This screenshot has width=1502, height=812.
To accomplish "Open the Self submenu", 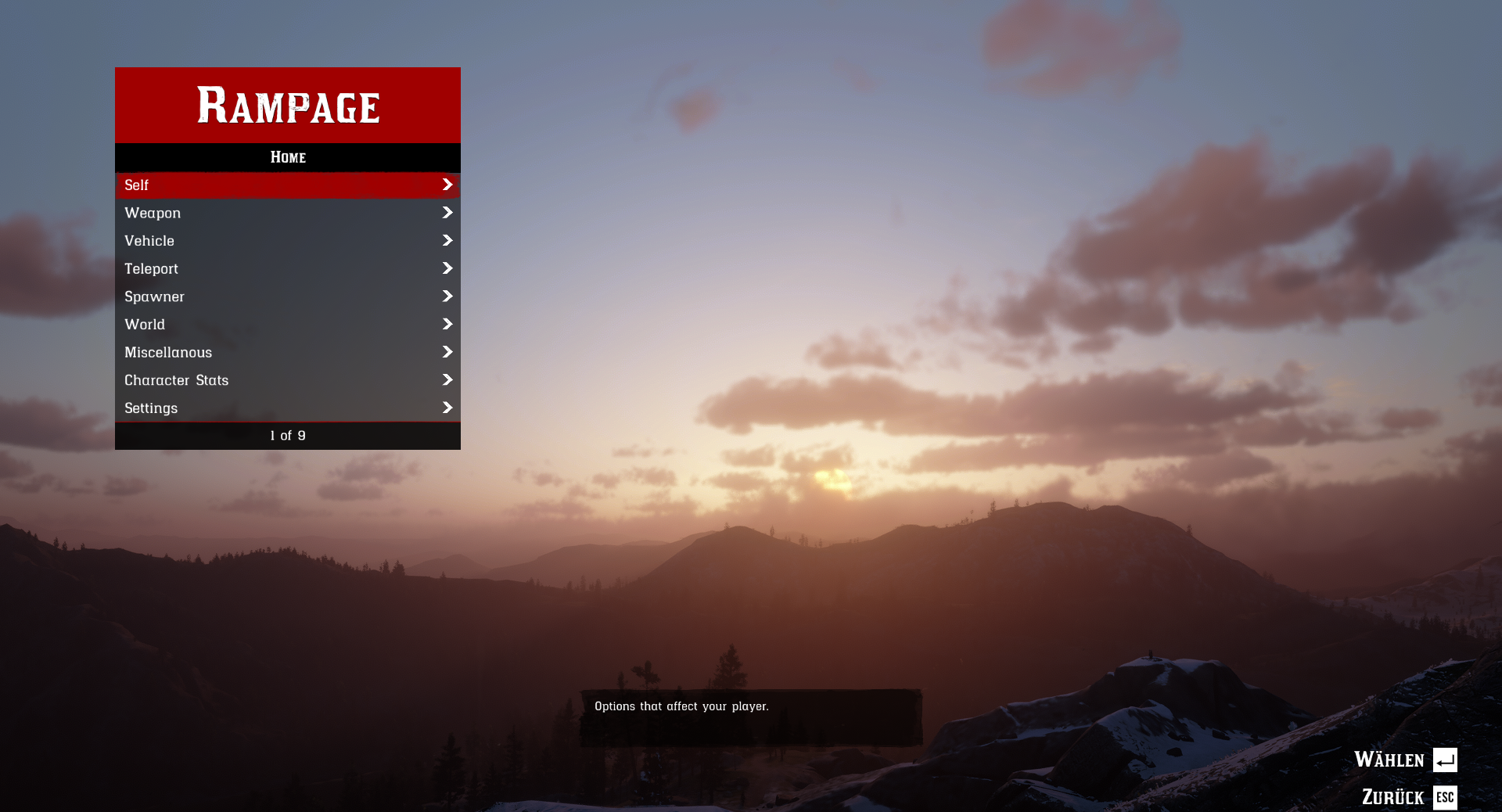I will (287, 185).
